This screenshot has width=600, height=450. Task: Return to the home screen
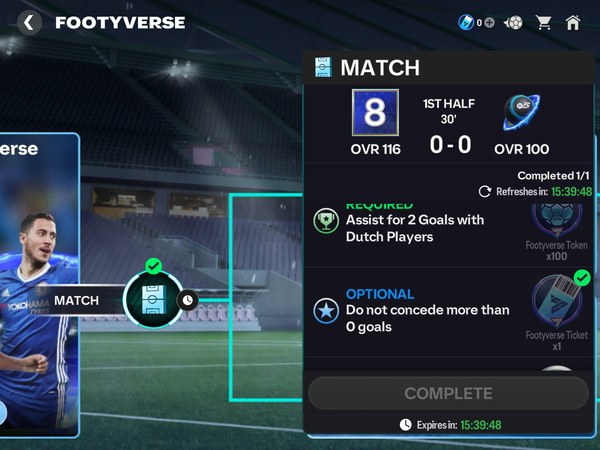coord(573,22)
